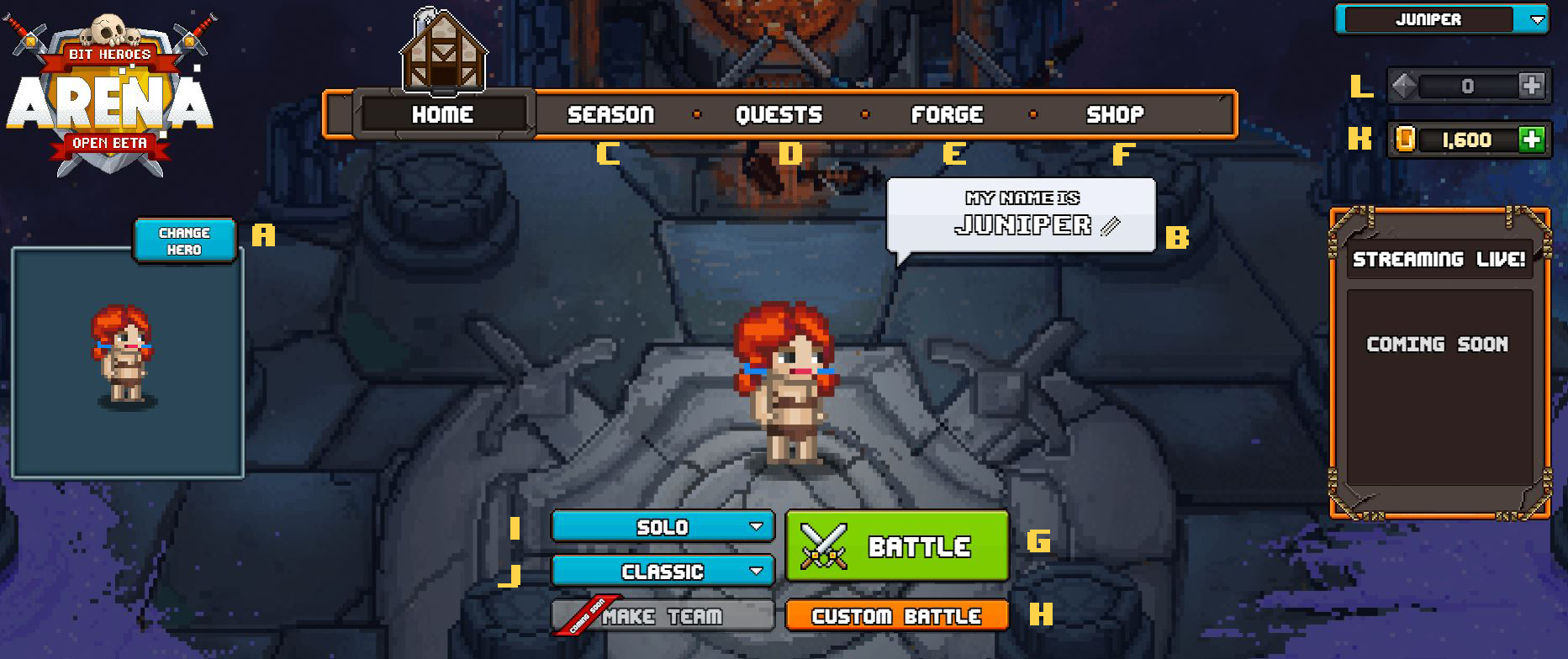The image size is (1568, 659).
Task: Select the hero portrait preview panel
Action: pyautogui.click(x=127, y=363)
